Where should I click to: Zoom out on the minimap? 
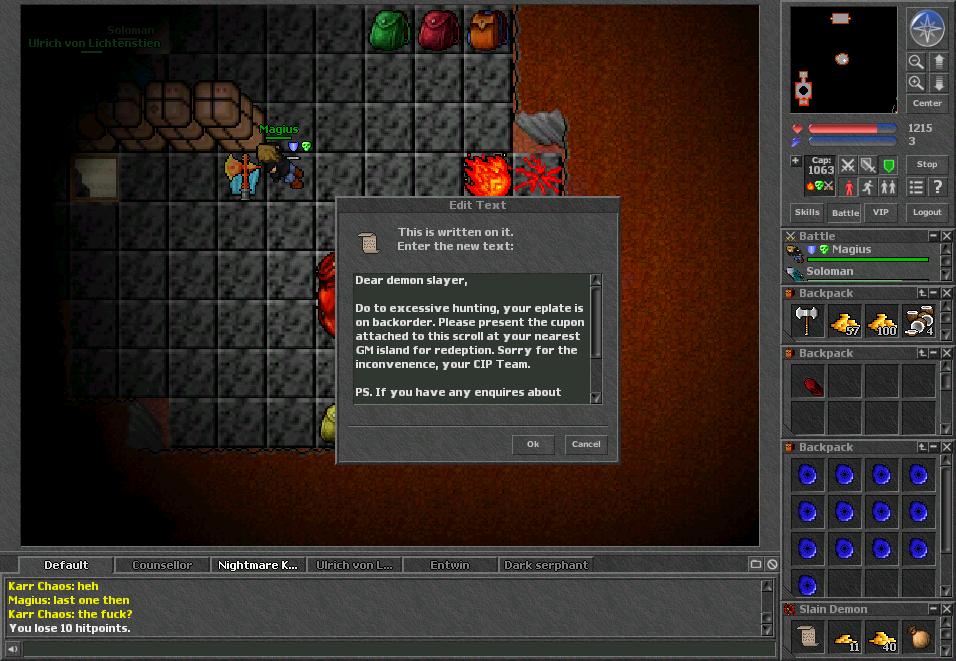click(x=916, y=62)
